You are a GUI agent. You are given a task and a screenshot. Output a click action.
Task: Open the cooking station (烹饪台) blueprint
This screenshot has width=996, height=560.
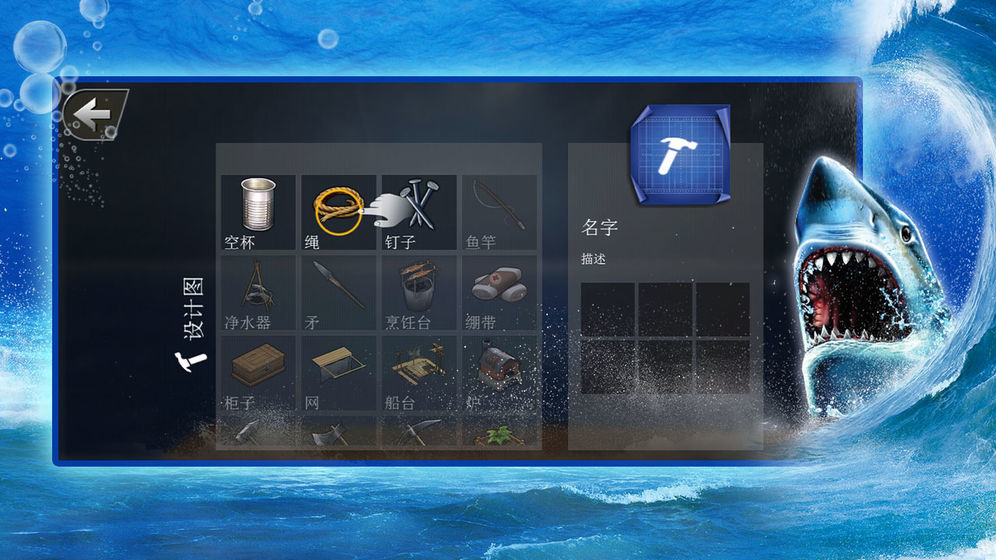(419, 292)
